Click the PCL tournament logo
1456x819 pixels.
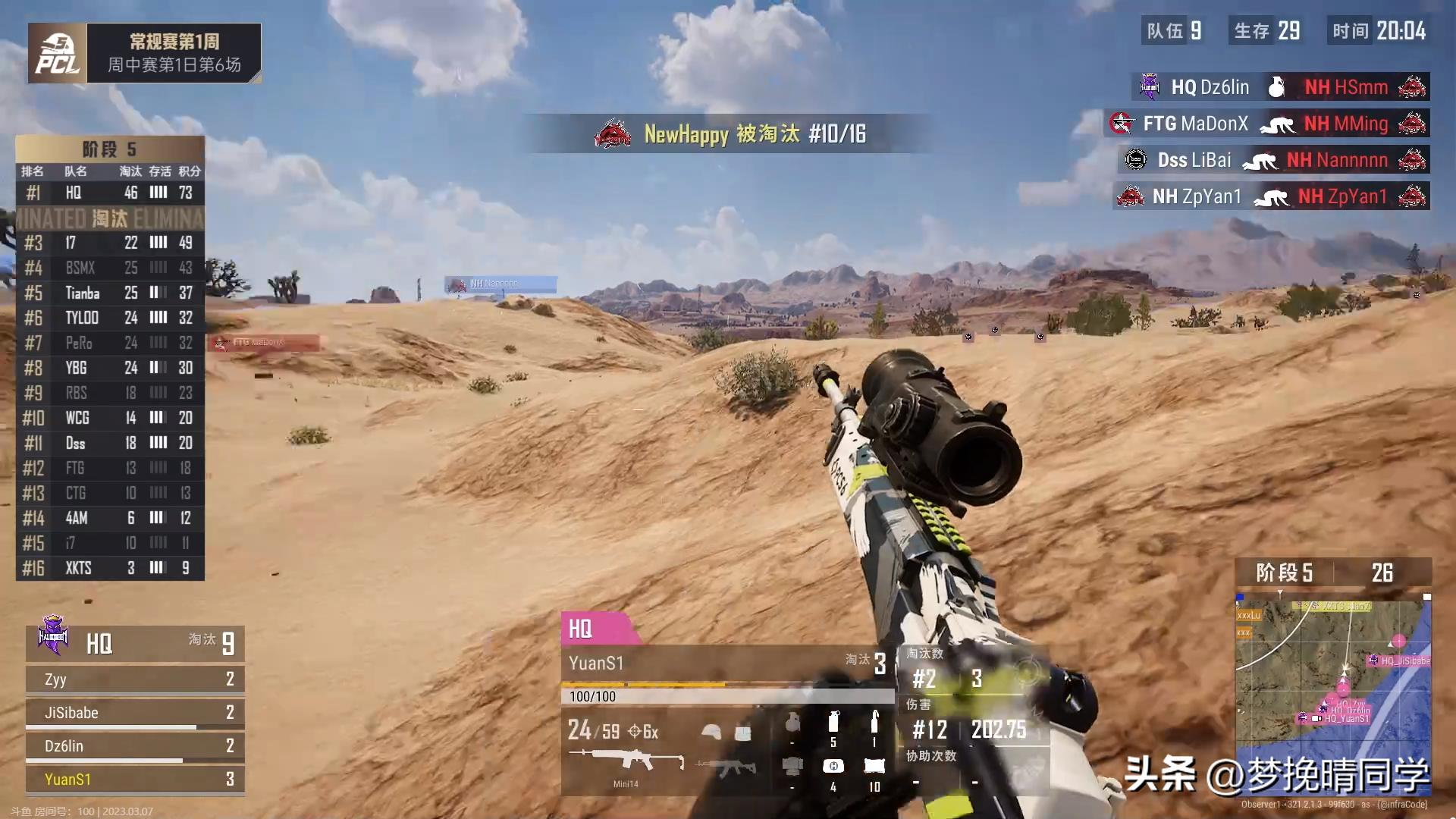(x=58, y=54)
